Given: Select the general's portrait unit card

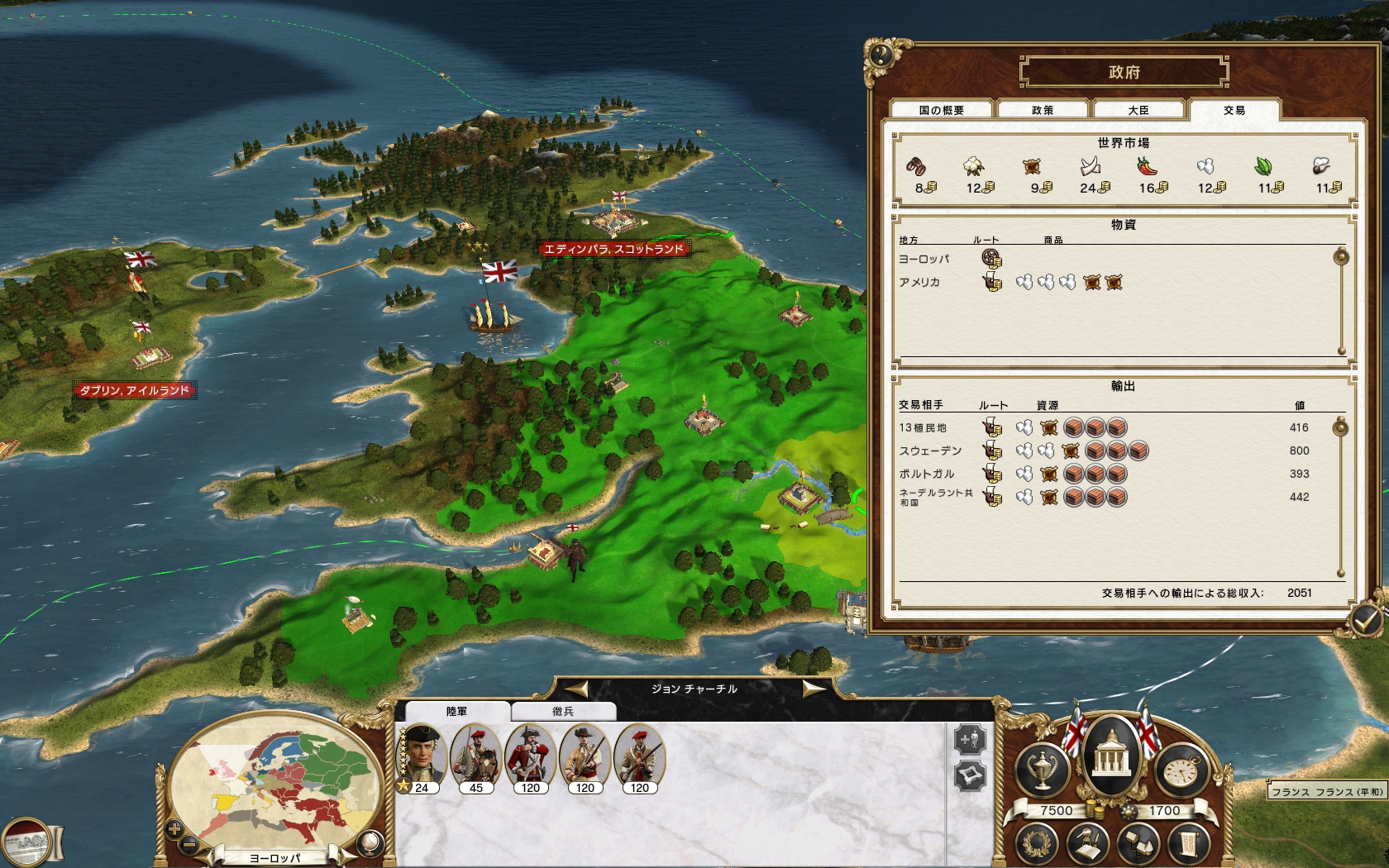Looking at the screenshot, I should click(422, 756).
